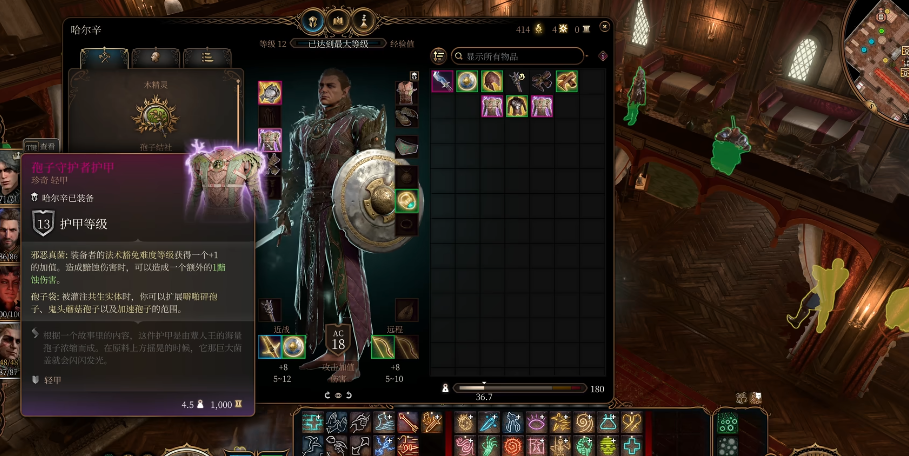Image resolution: width=909 pixels, height=456 pixels.
Task: Select the equipped melee shield slot
Action: (294, 347)
